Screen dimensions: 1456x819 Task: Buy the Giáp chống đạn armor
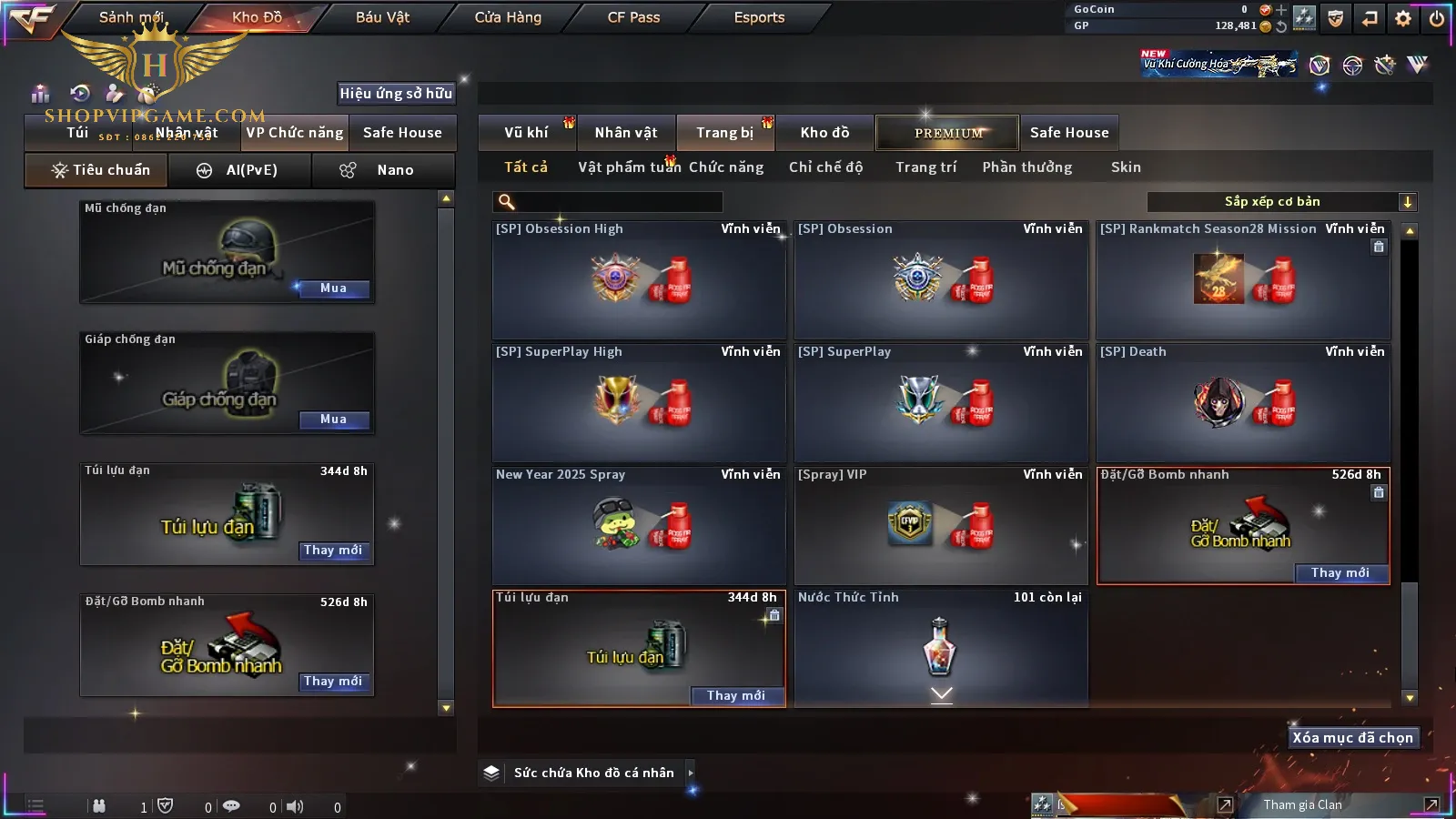[333, 420]
